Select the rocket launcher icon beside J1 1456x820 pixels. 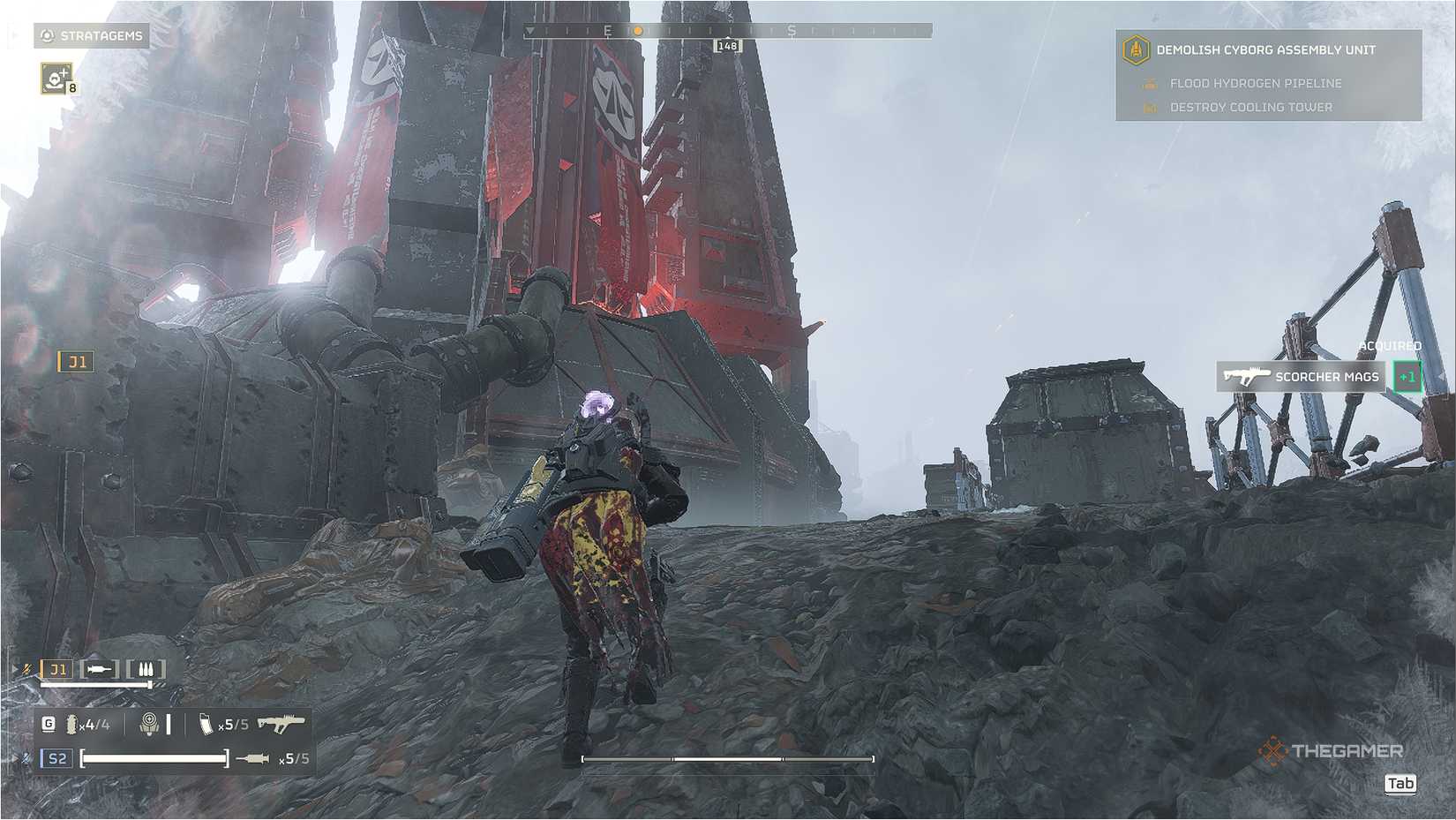(x=100, y=668)
